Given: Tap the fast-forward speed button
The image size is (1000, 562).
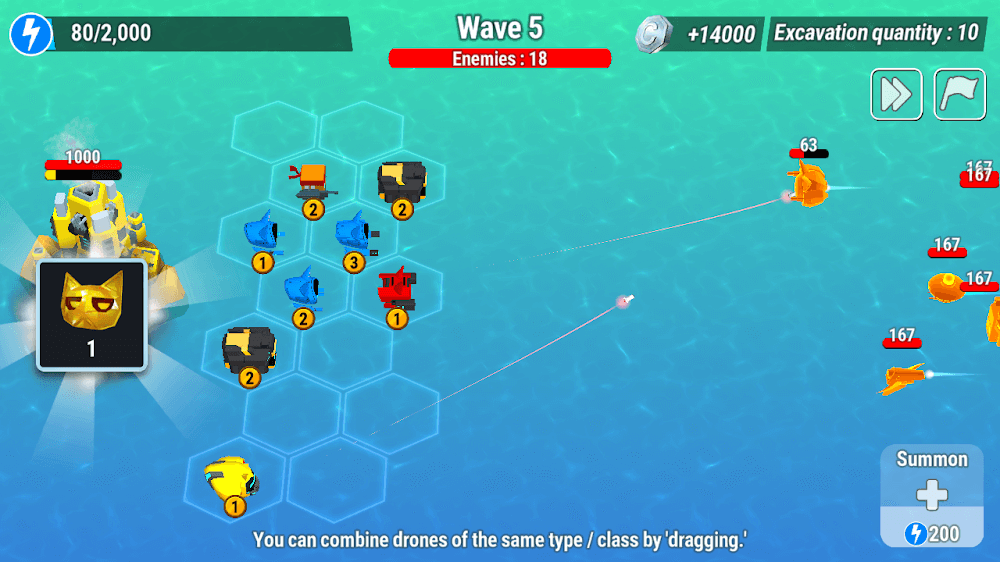Looking at the screenshot, I should click(x=896, y=94).
